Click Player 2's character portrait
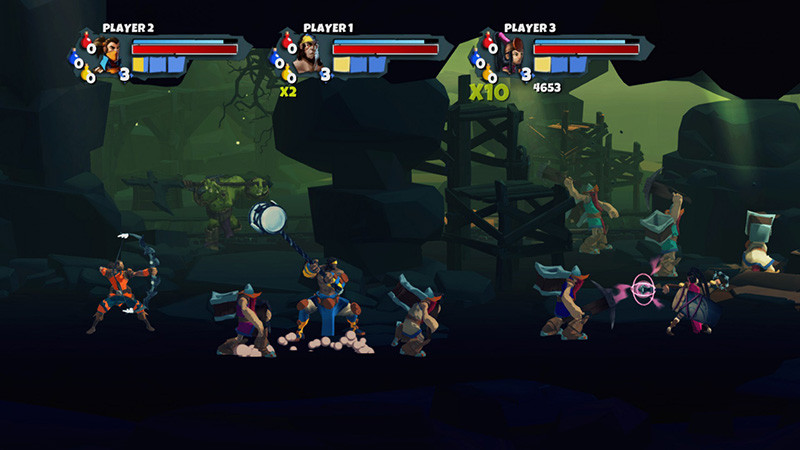 coord(108,54)
